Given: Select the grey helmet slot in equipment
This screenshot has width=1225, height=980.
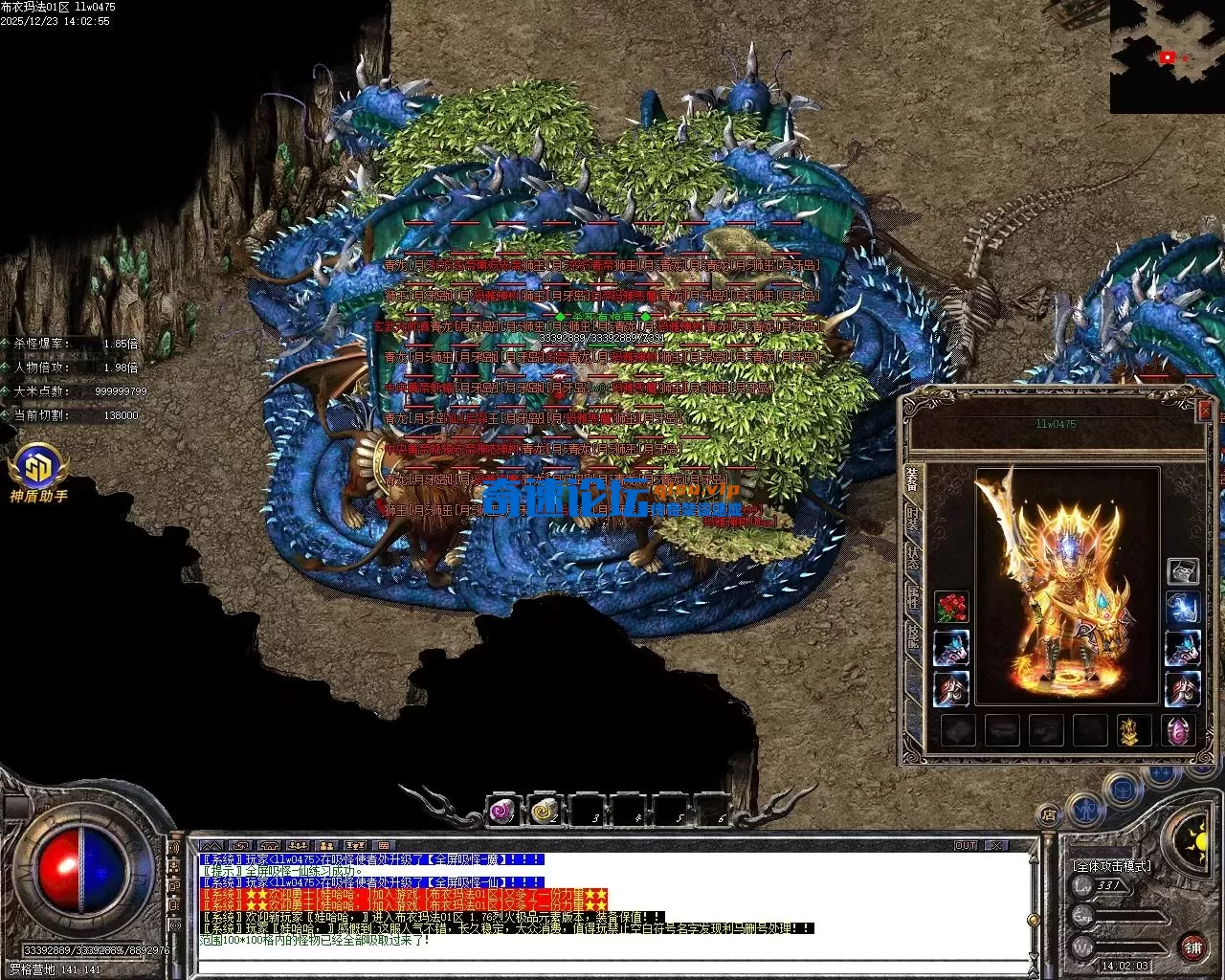Looking at the screenshot, I should [1183, 571].
